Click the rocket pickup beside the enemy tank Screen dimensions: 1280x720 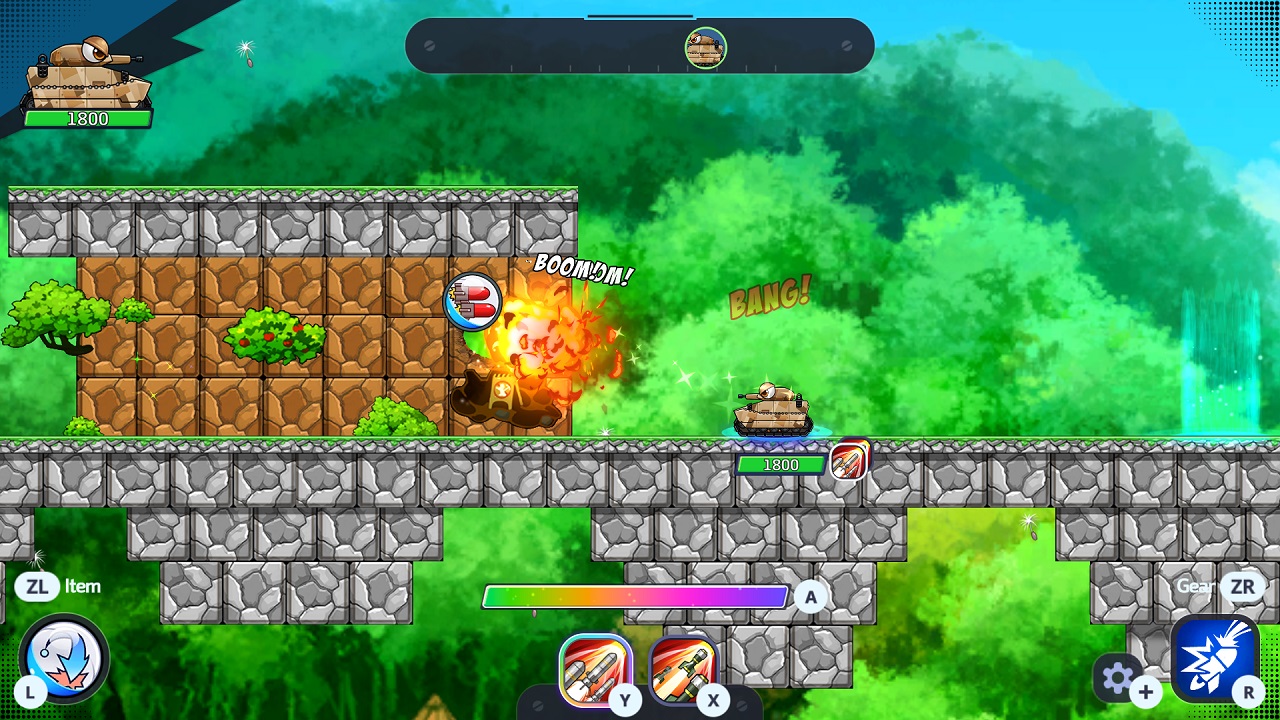coord(849,461)
